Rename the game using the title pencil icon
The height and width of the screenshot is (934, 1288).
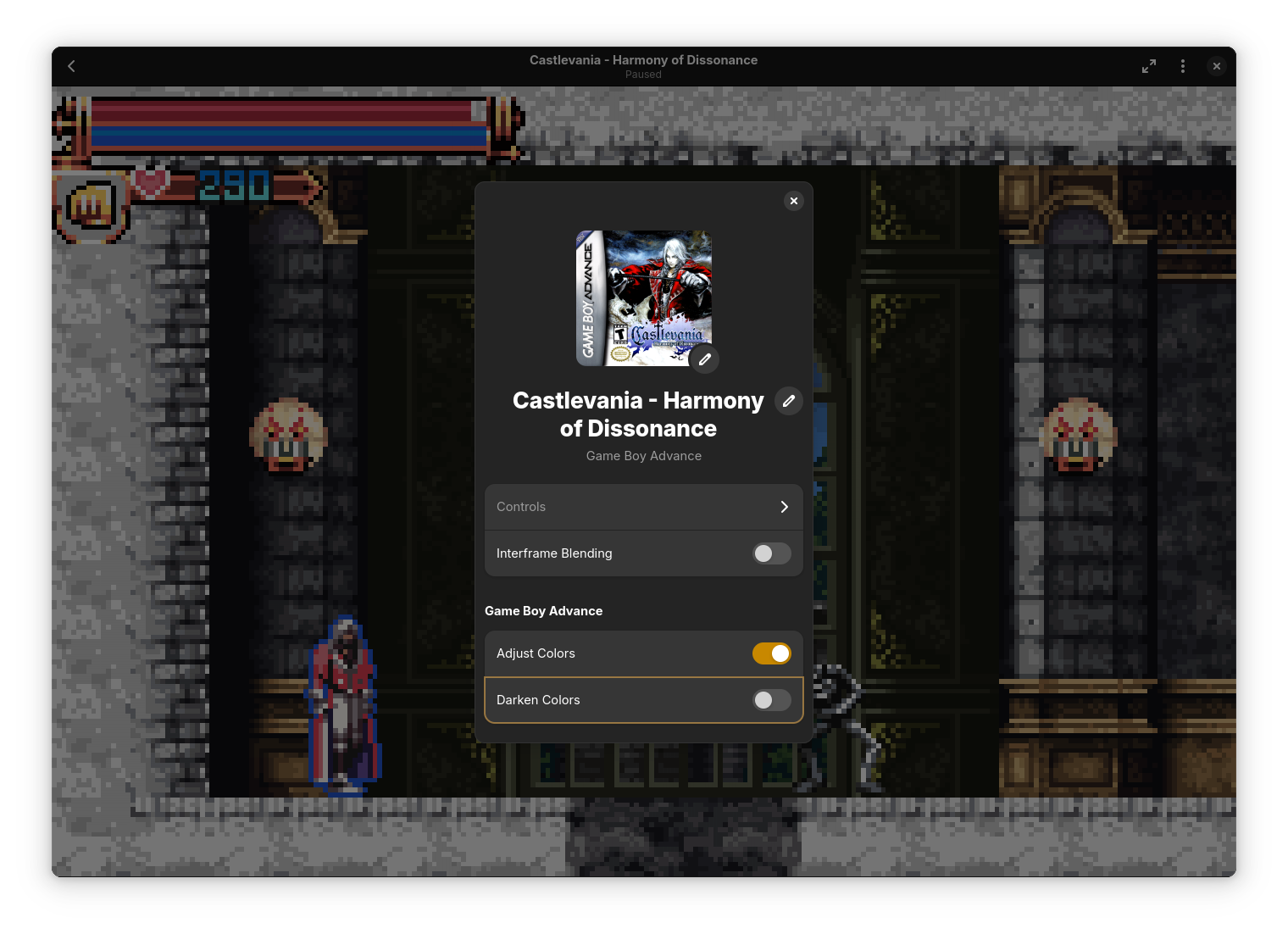click(x=789, y=401)
